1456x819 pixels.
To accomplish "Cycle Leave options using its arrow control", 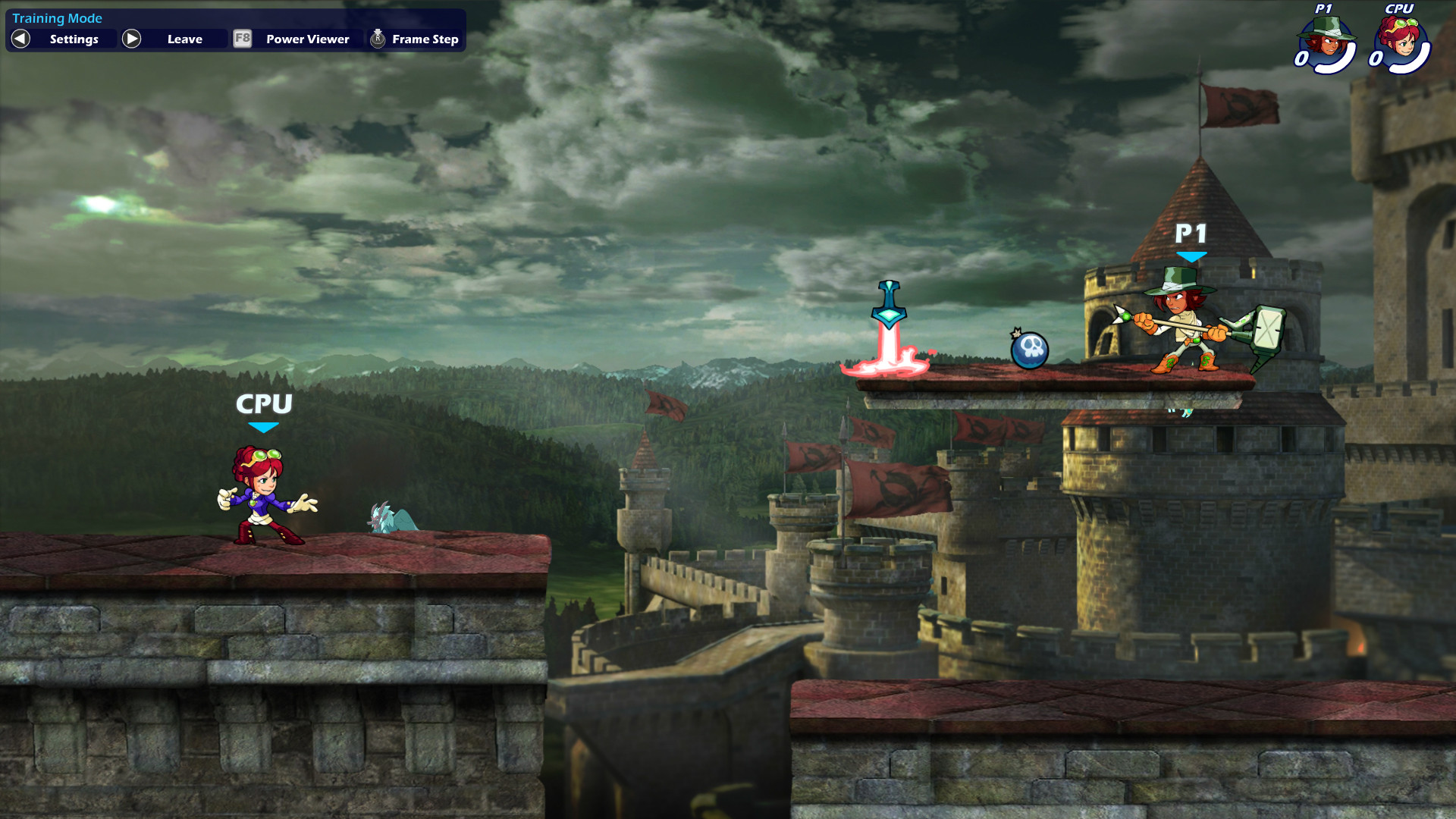I will pyautogui.click(x=133, y=39).
